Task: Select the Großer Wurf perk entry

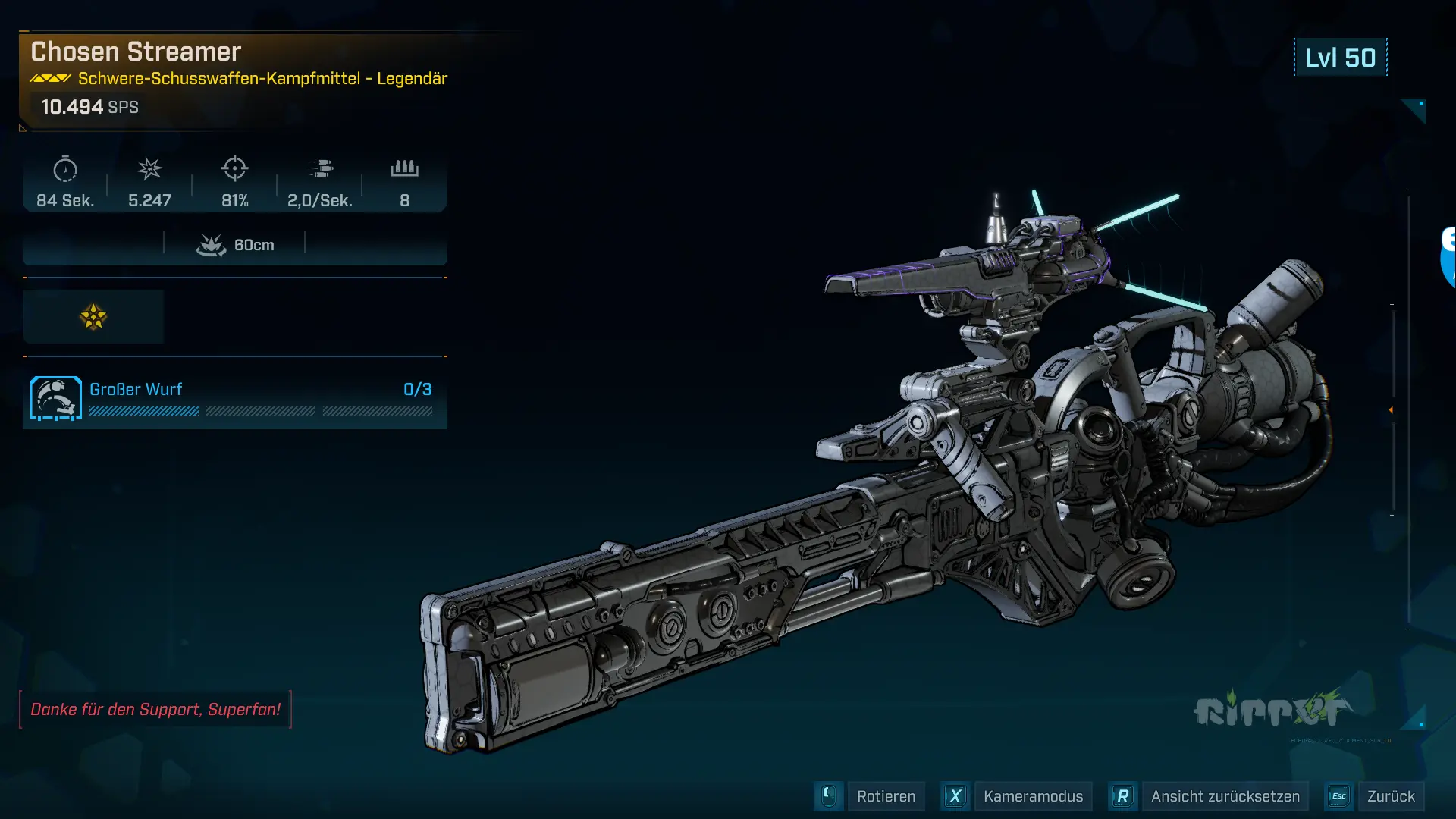Action: point(234,398)
